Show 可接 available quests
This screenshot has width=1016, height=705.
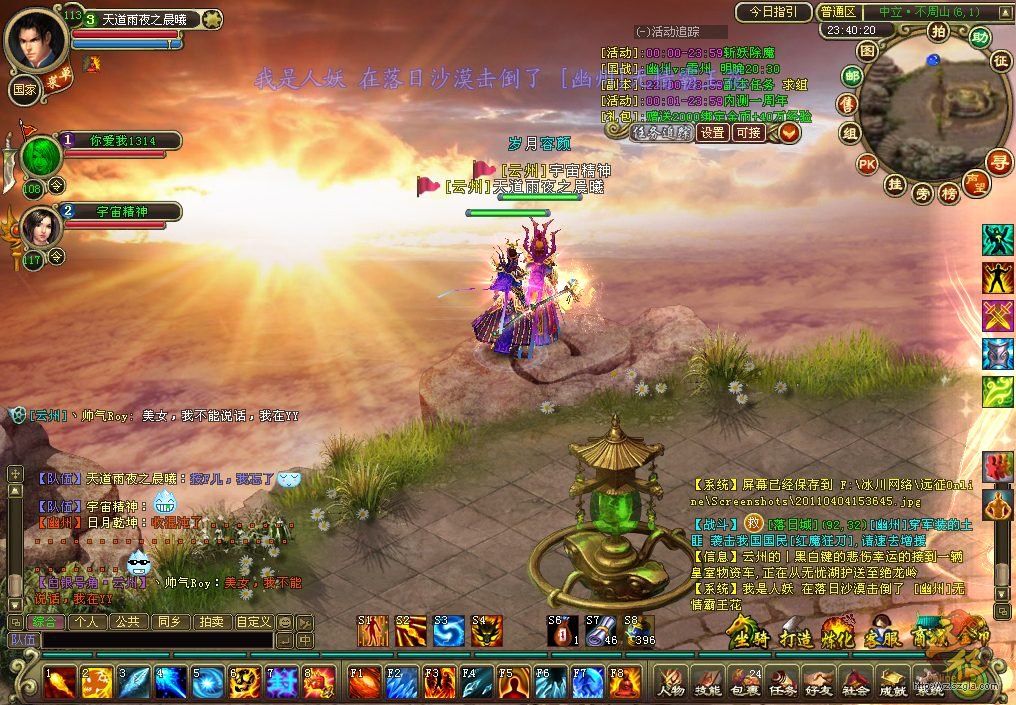pyautogui.click(x=748, y=132)
